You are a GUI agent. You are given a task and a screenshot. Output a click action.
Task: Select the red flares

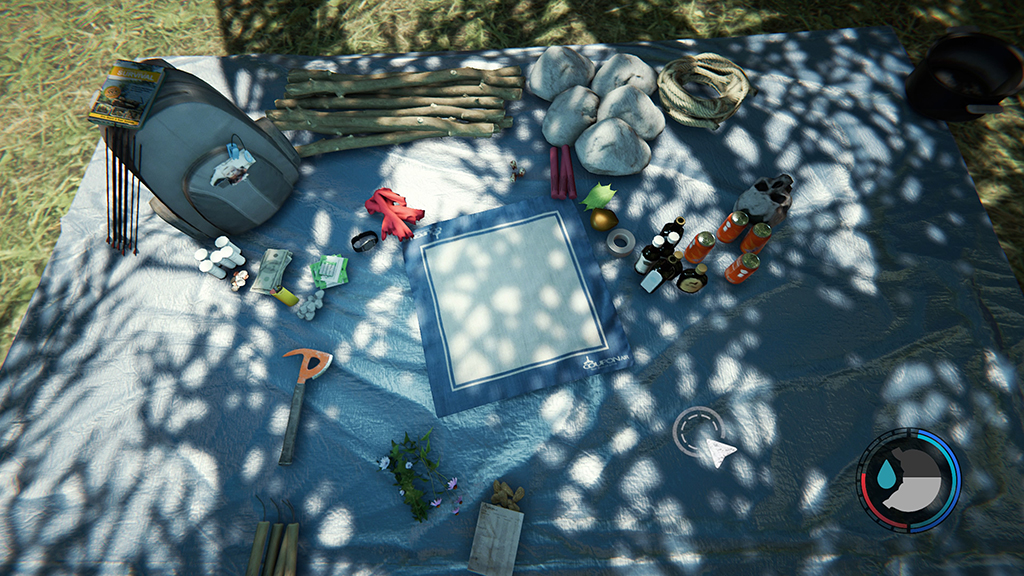[561, 172]
